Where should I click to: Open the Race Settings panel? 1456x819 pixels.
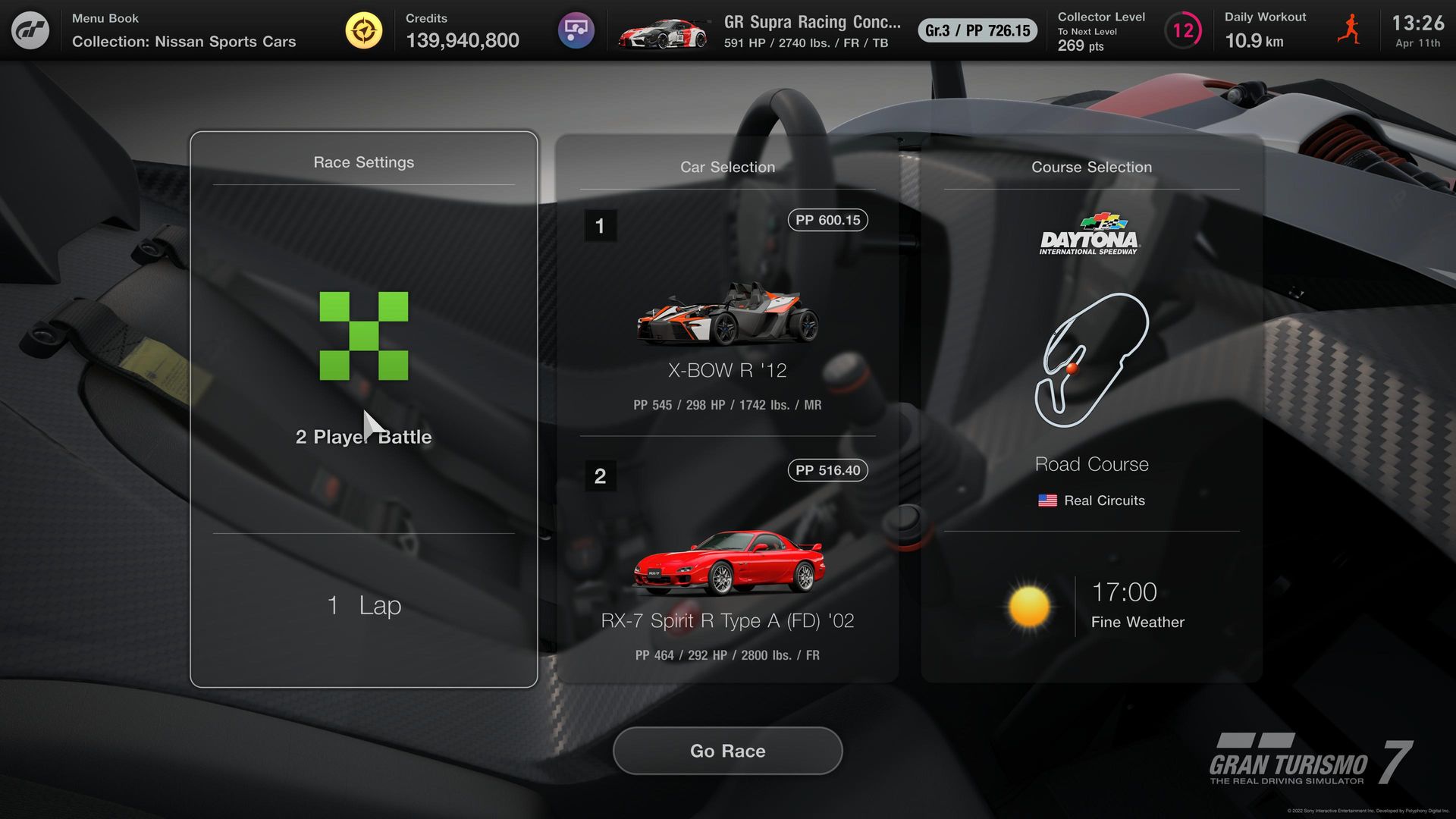pos(363,162)
